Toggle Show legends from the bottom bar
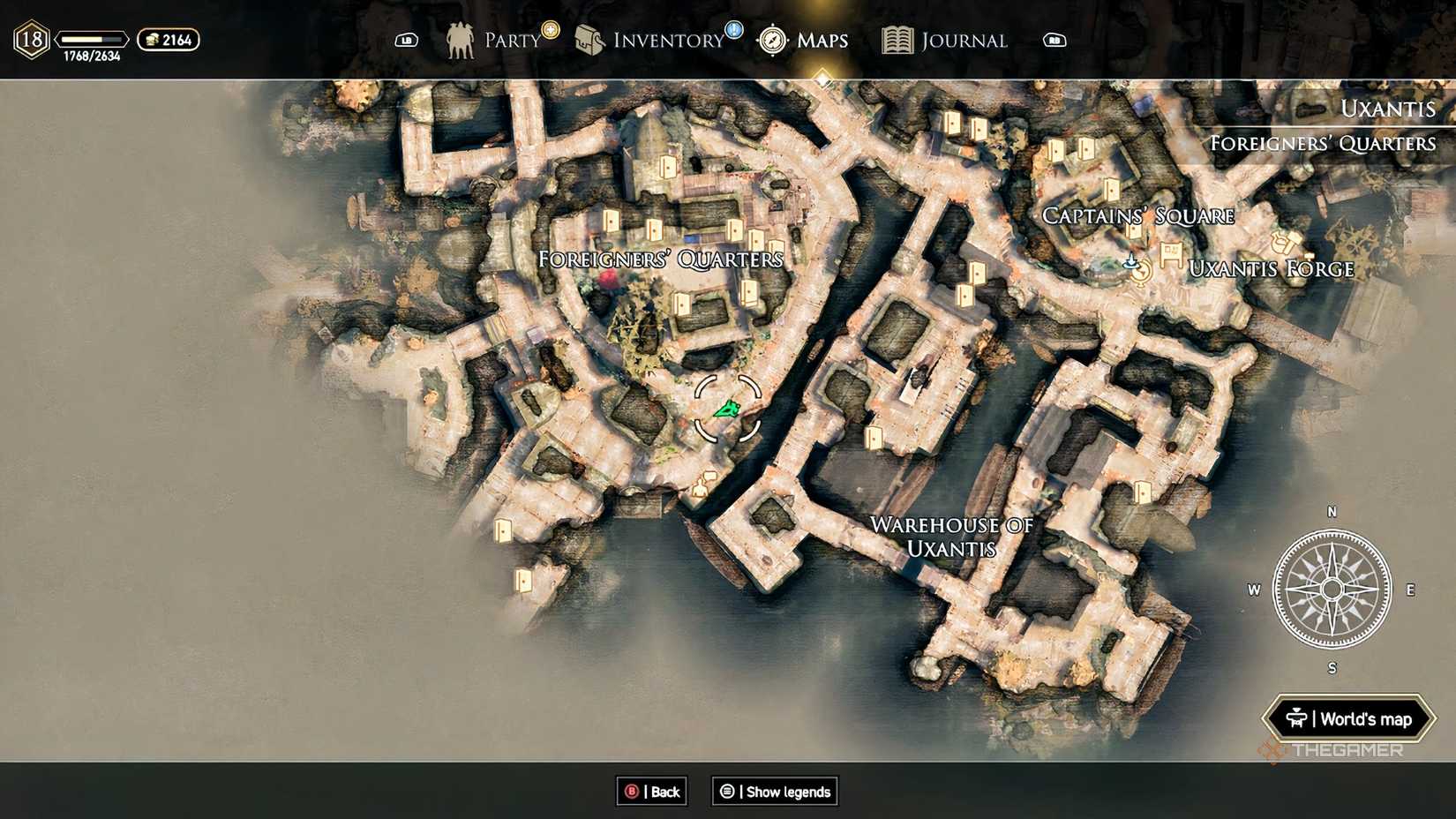1456x819 pixels. coord(774,792)
